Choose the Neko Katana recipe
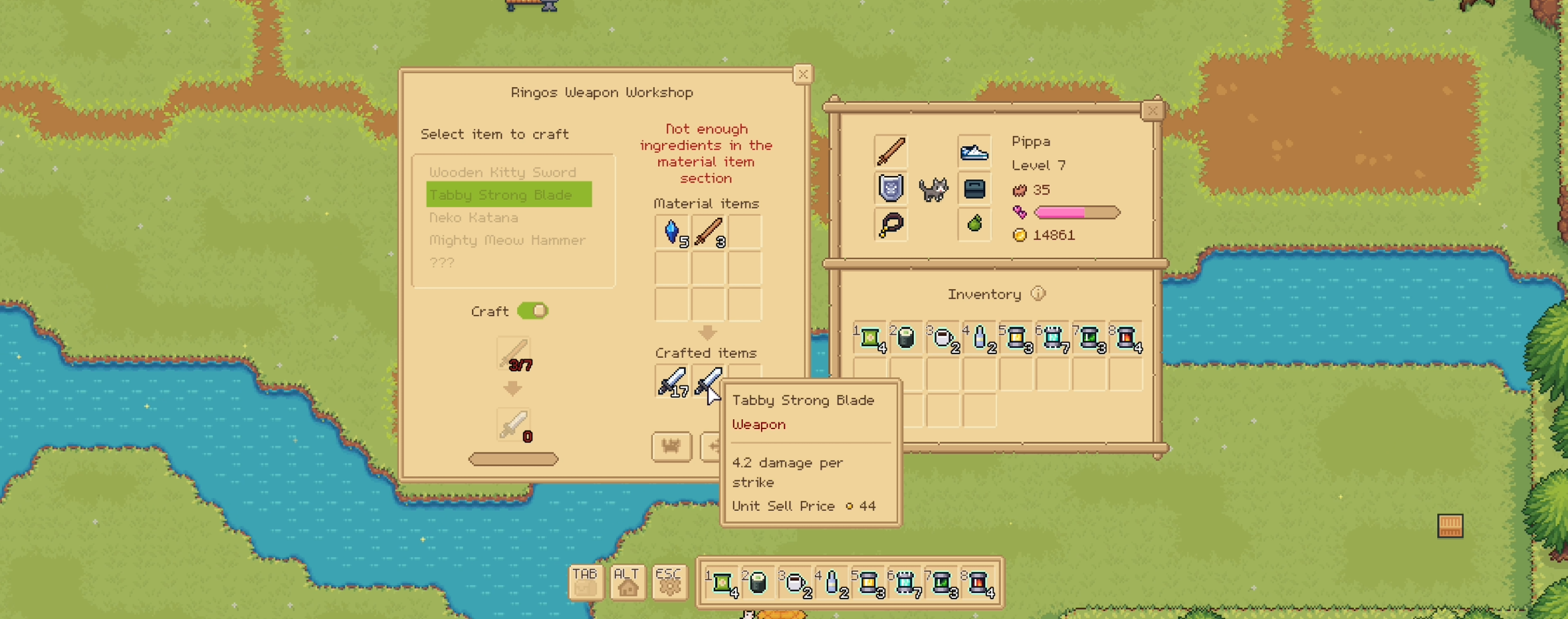The image size is (1568, 619). click(x=473, y=218)
